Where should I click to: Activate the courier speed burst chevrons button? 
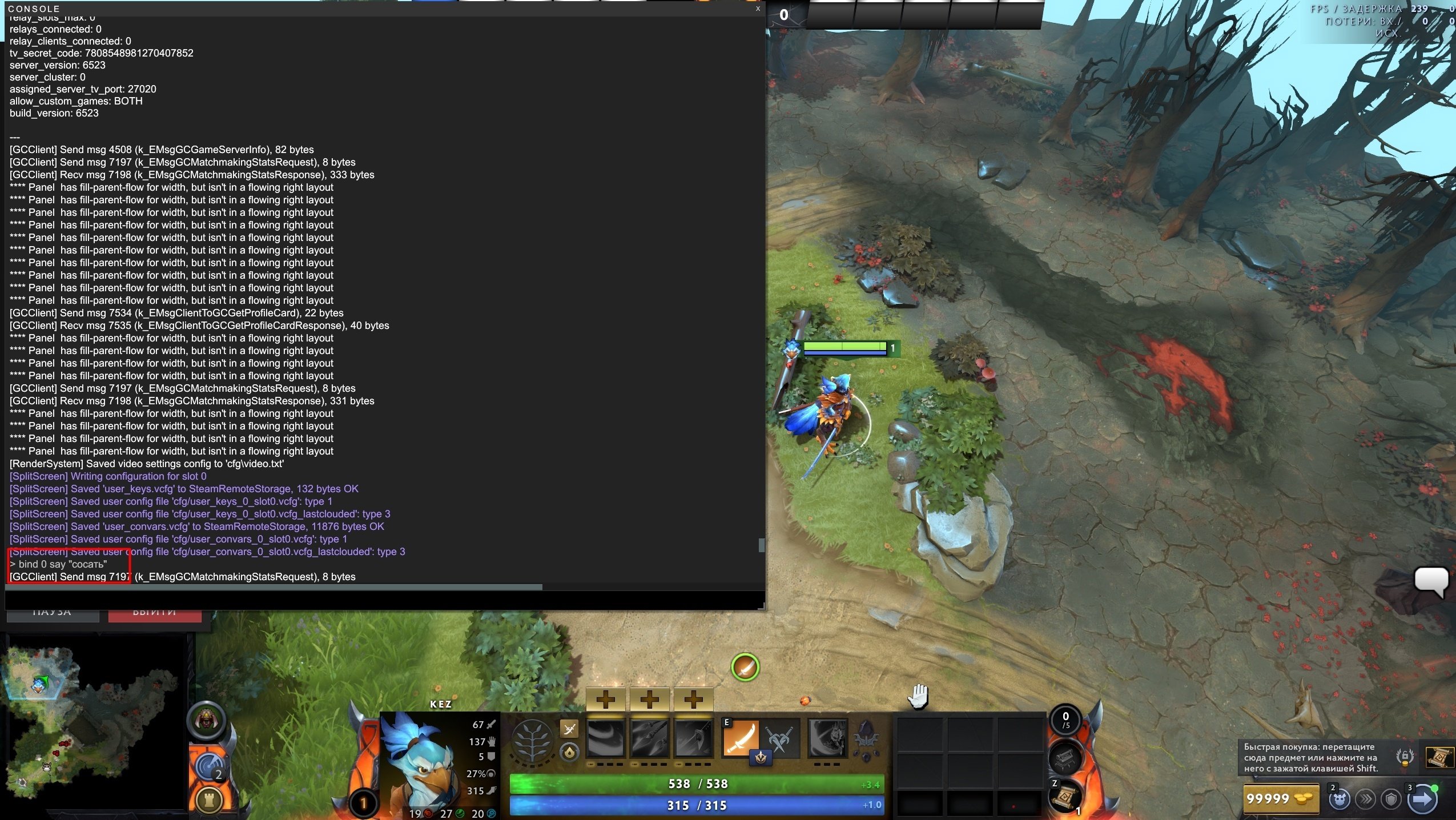click(x=1365, y=799)
